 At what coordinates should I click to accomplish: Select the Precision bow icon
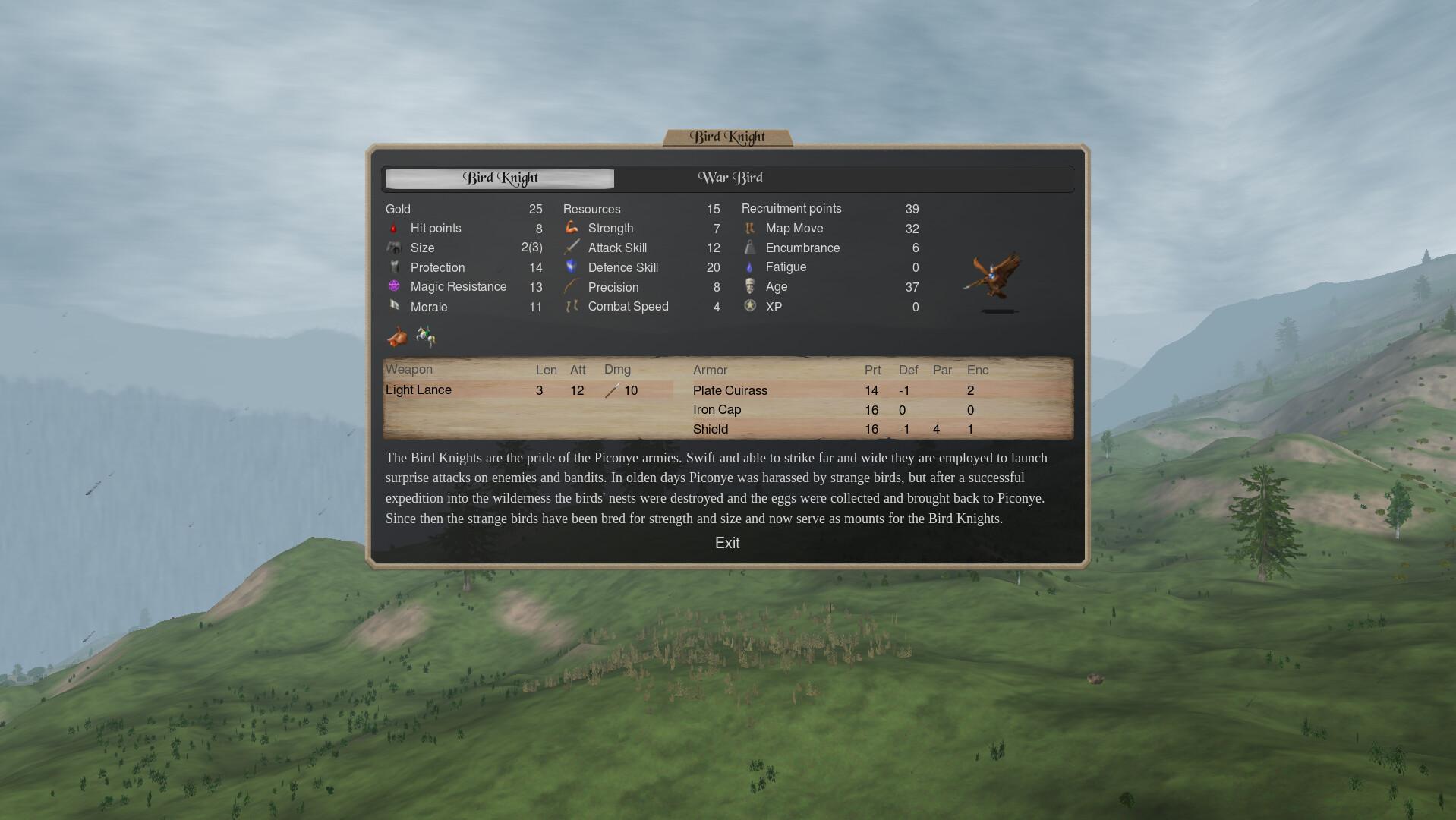(x=572, y=287)
